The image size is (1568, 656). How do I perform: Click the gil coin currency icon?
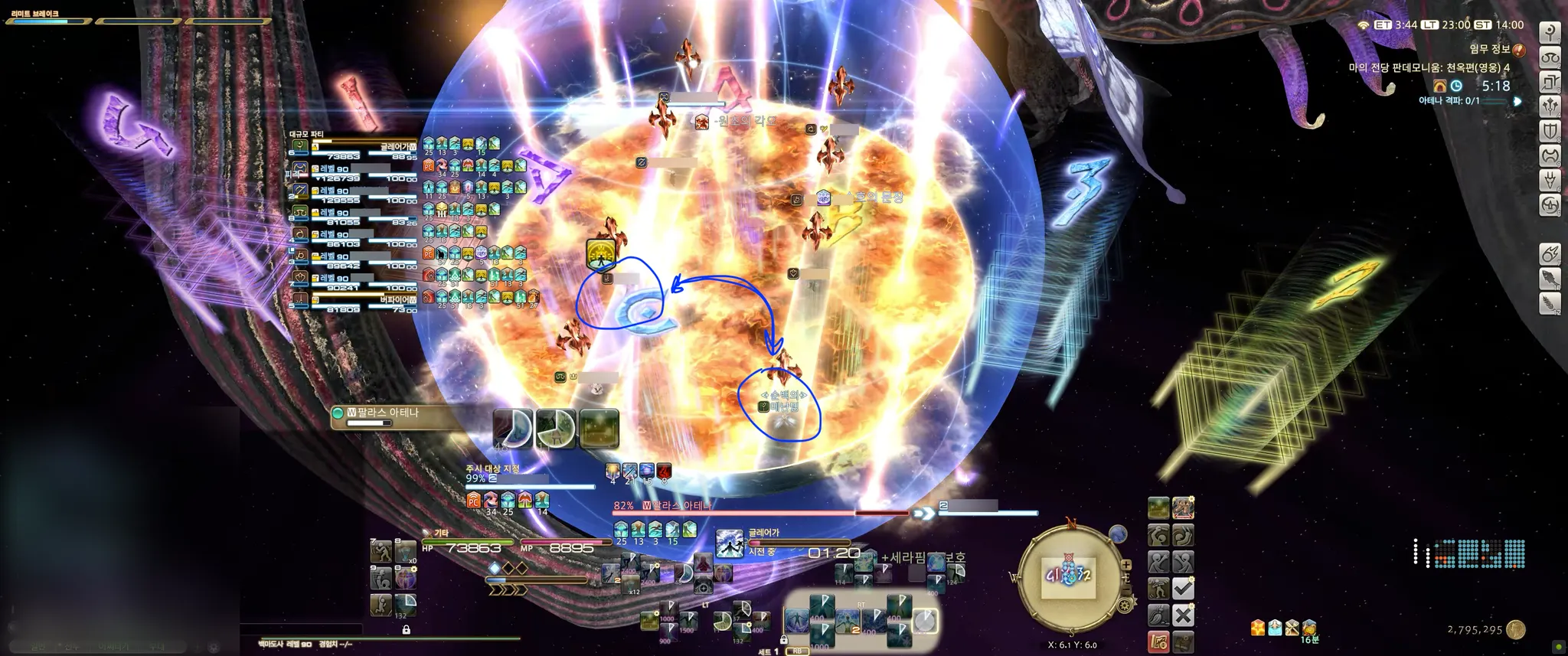click(1515, 629)
